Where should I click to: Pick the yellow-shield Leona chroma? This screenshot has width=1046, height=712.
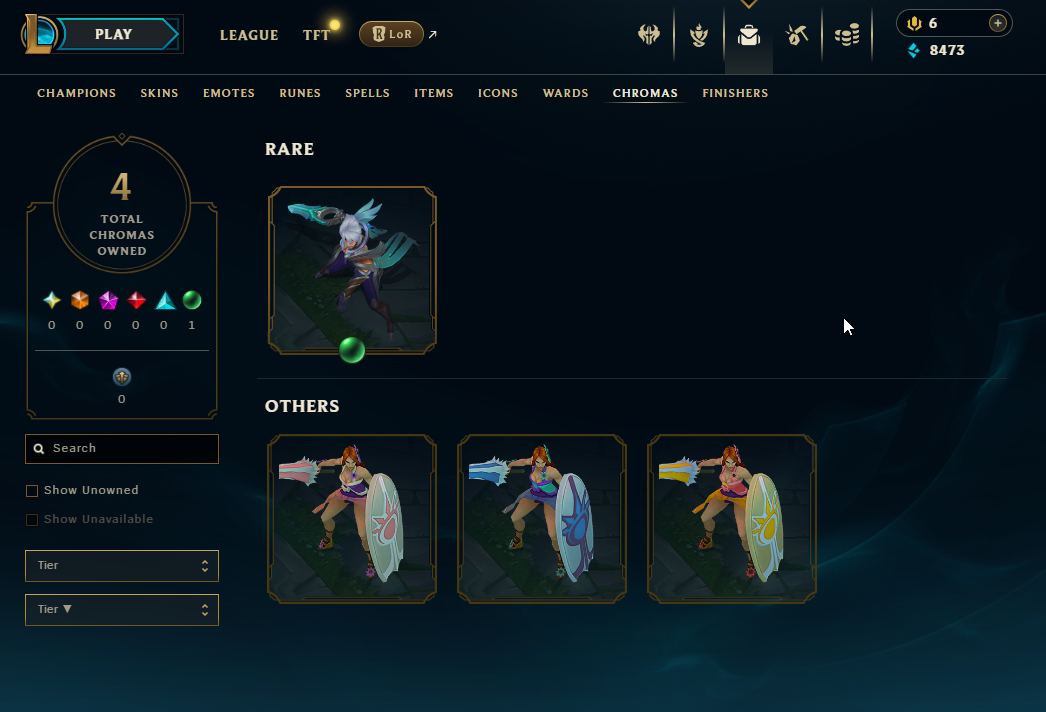coord(732,519)
